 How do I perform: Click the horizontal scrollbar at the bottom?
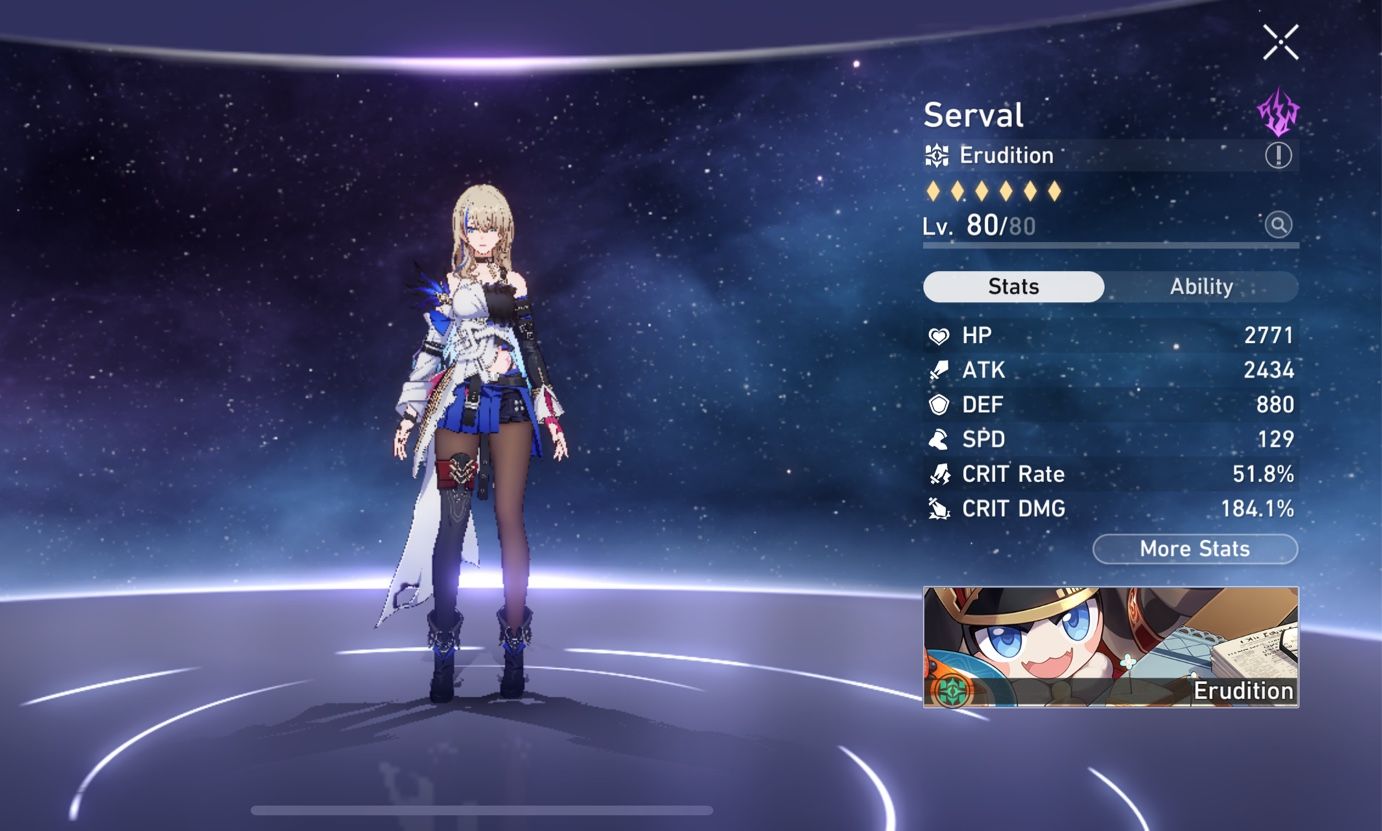pyautogui.click(x=483, y=808)
